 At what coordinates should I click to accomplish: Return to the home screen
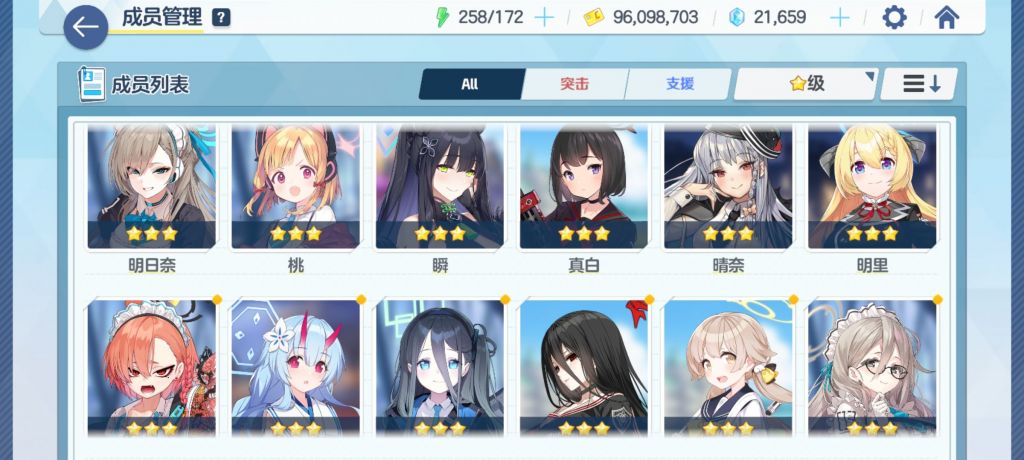946,17
